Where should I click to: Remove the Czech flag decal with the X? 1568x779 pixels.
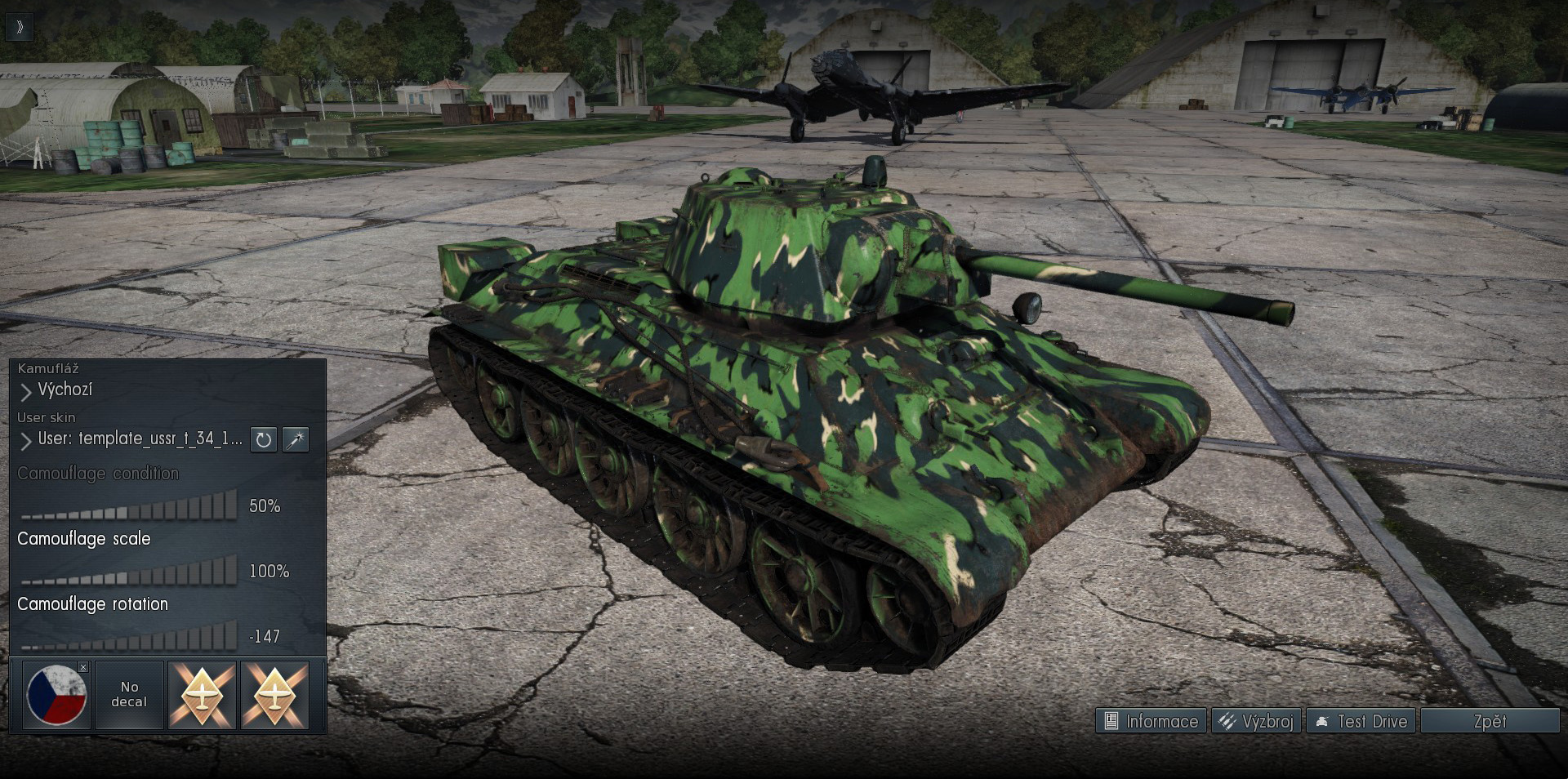click(82, 667)
